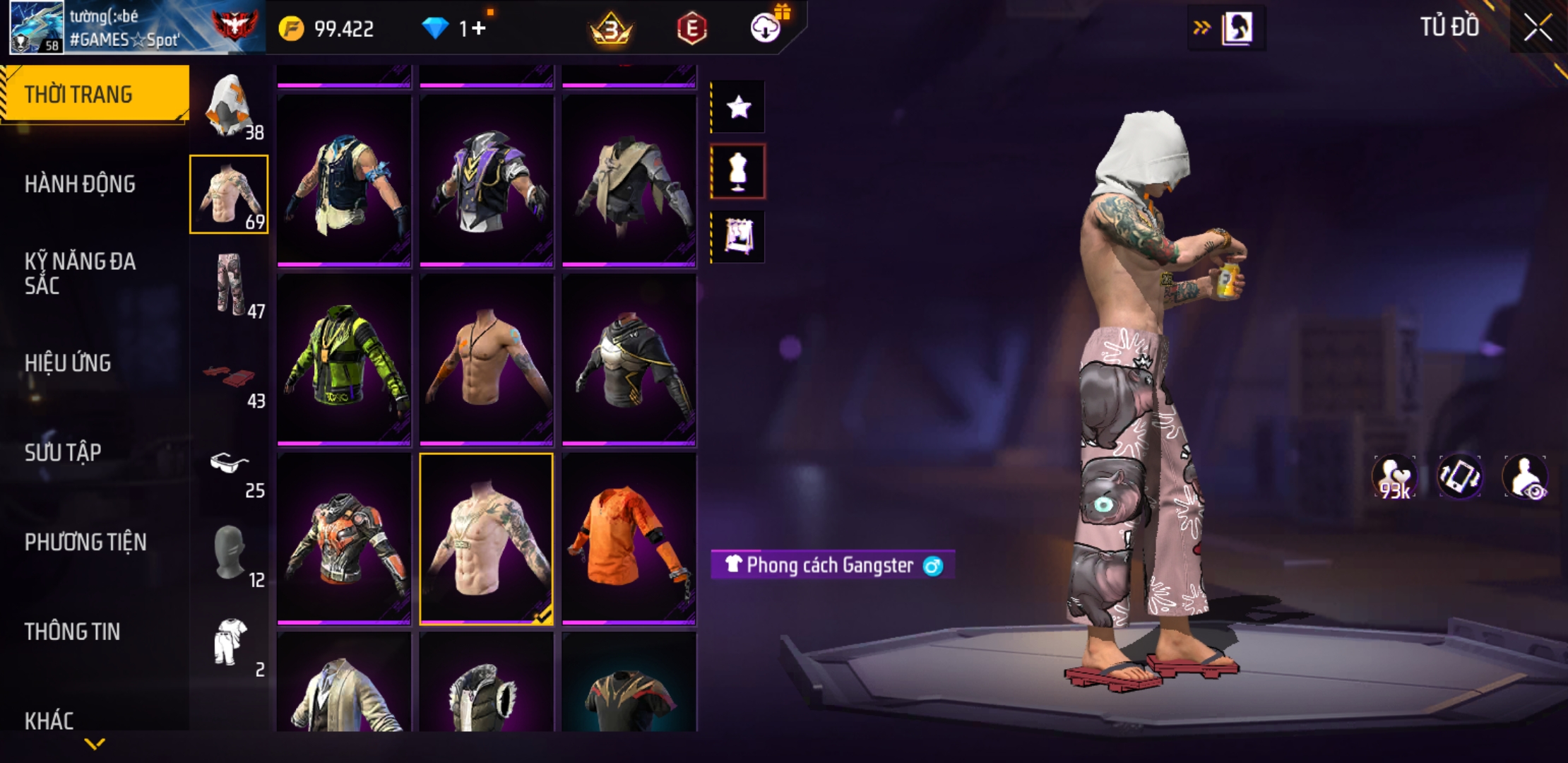
Task: Show the Thông Tin section
Action: [x=72, y=632]
